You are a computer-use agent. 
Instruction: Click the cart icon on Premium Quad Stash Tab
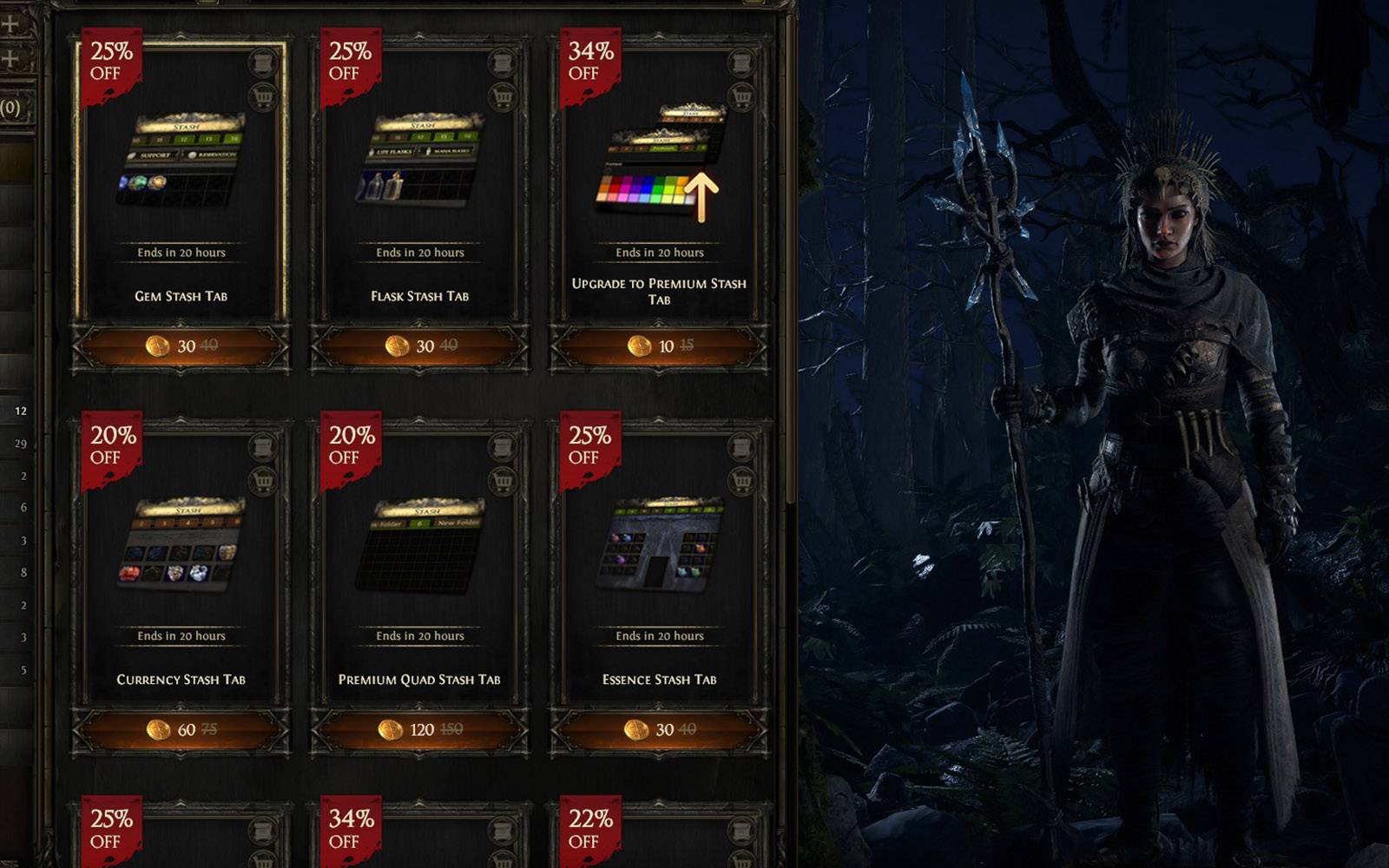pyautogui.click(x=502, y=481)
